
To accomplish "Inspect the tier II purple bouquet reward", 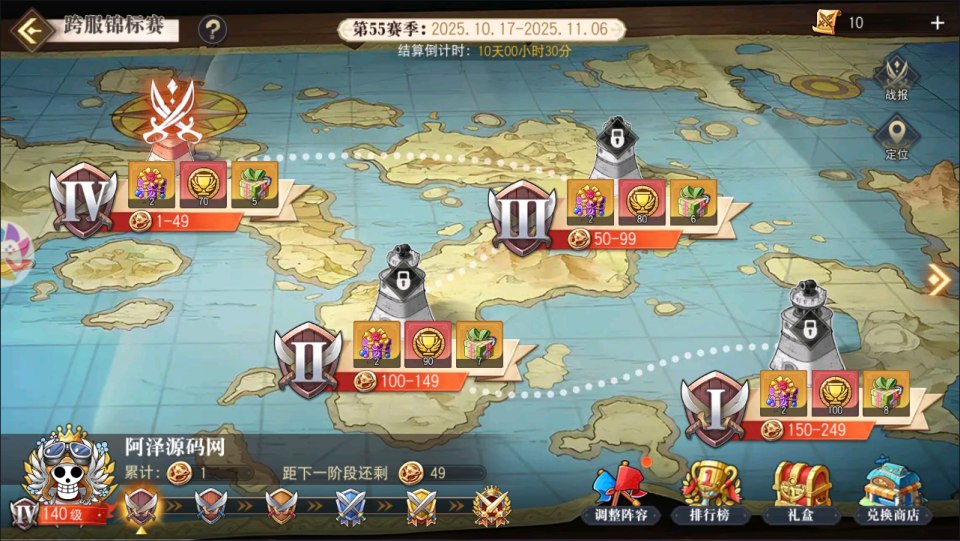I will pyautogui.click(x=376, y=343).
